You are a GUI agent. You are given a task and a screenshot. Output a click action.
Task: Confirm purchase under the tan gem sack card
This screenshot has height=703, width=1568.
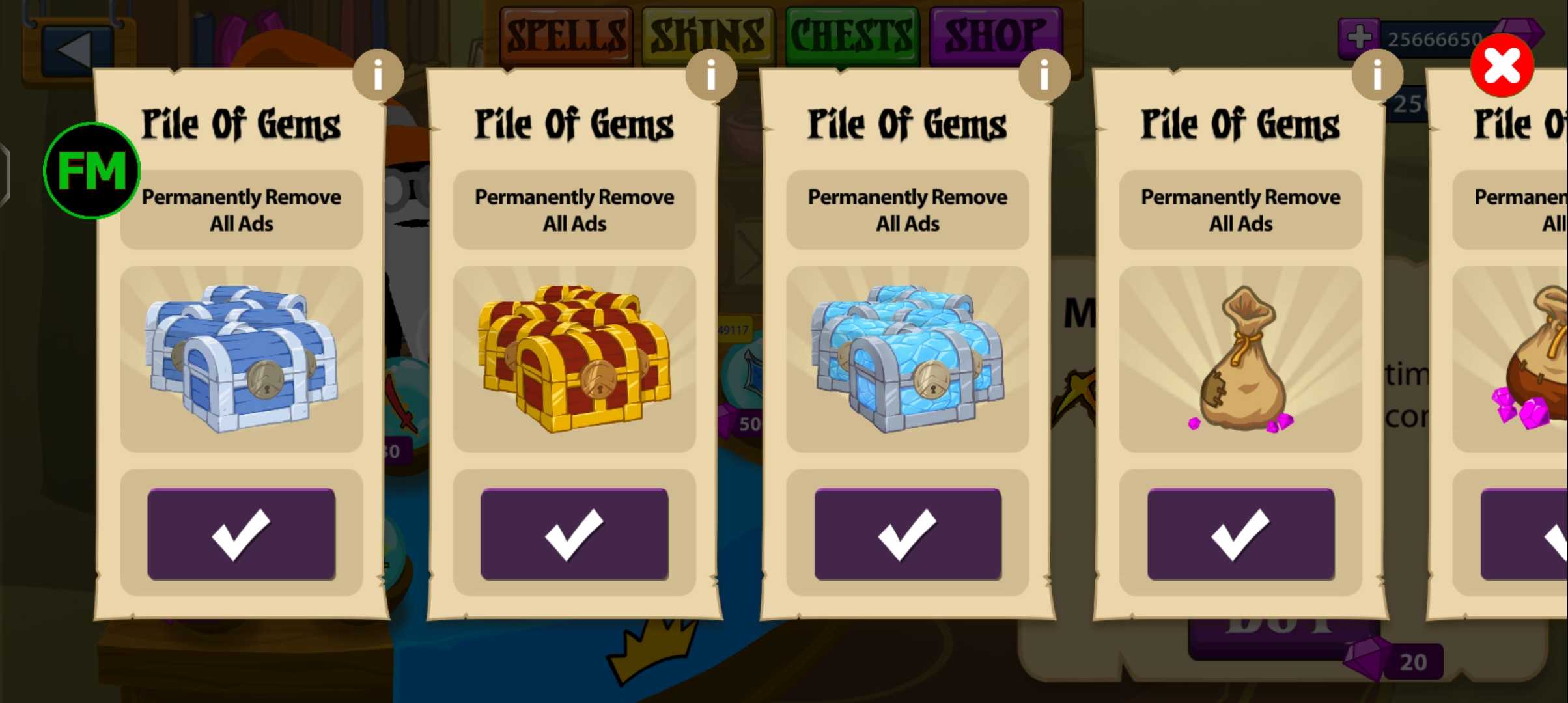(1240, 534)
